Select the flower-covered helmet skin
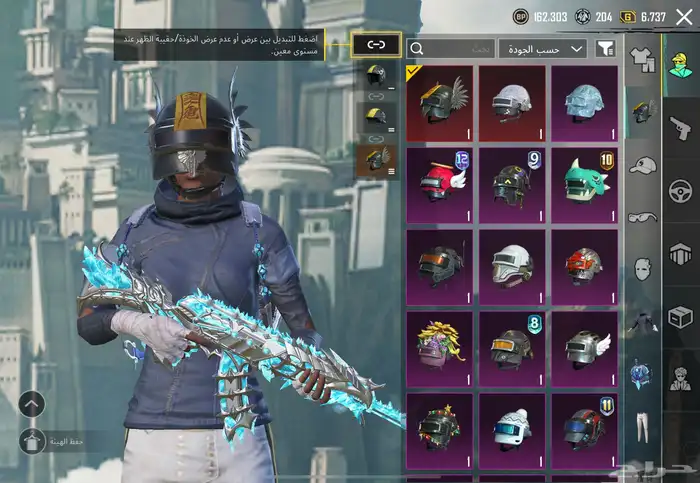Viewport: 700px width, 483px height. (440, 348)
